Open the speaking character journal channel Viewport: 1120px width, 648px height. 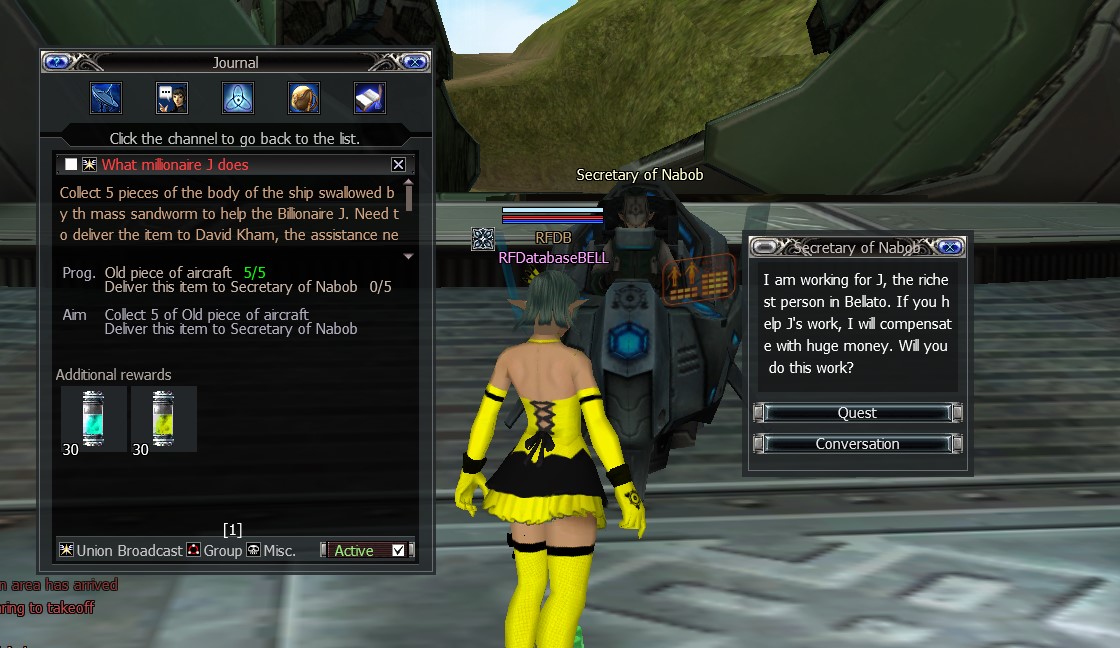[x=171, y=98]
